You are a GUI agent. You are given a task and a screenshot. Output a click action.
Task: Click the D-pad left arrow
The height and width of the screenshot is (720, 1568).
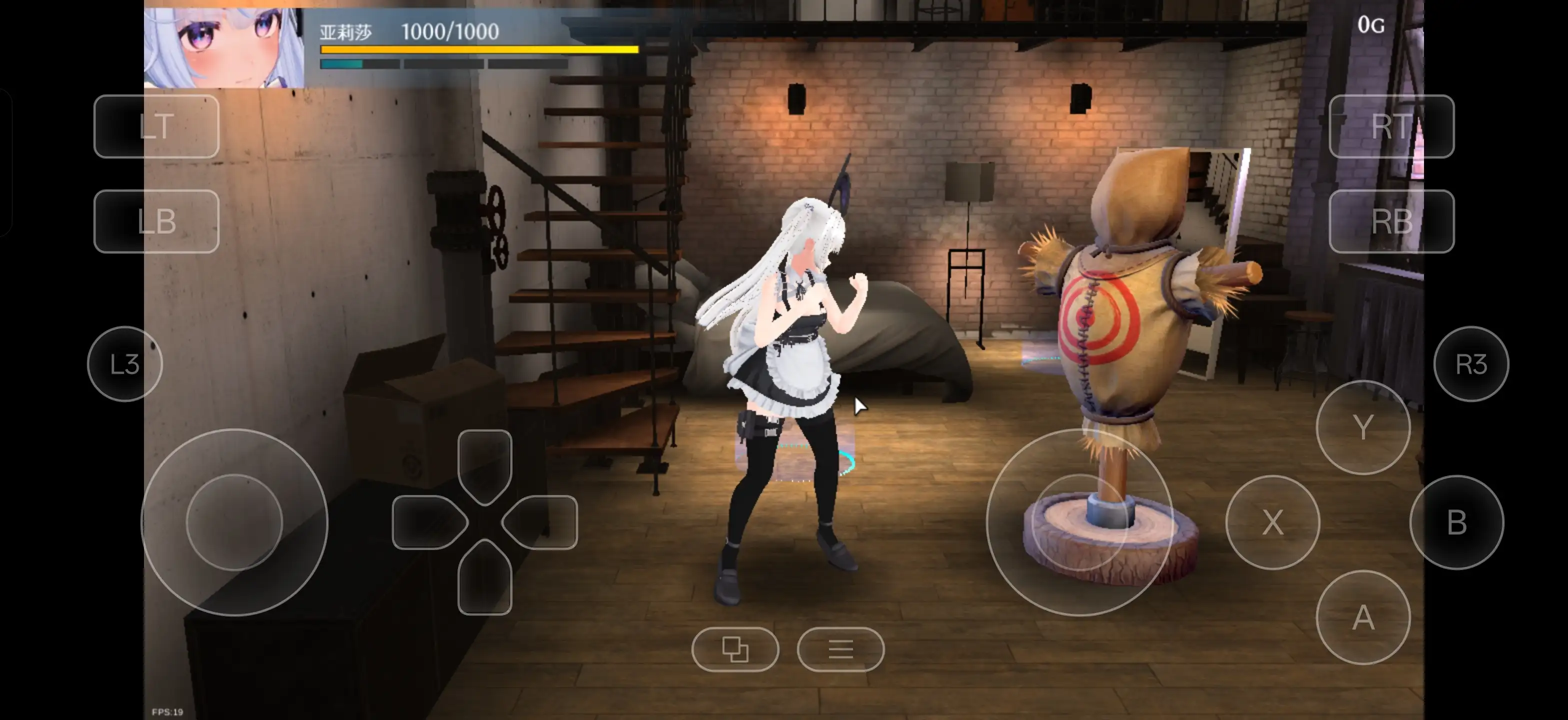pyautogui.click(x=427, y=522)
